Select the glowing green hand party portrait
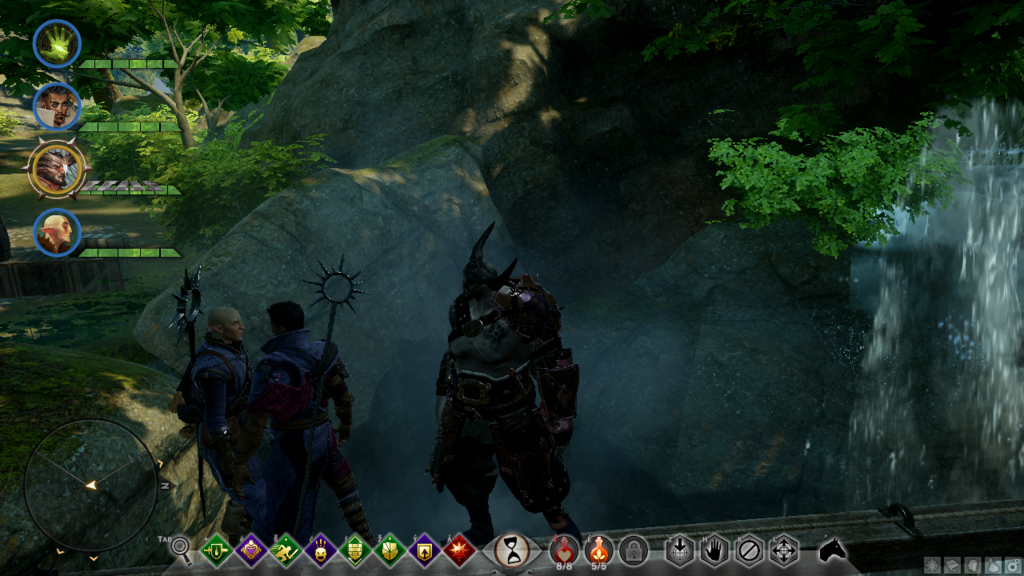Screen dimensions: 1024x576 tap(57, 43)
